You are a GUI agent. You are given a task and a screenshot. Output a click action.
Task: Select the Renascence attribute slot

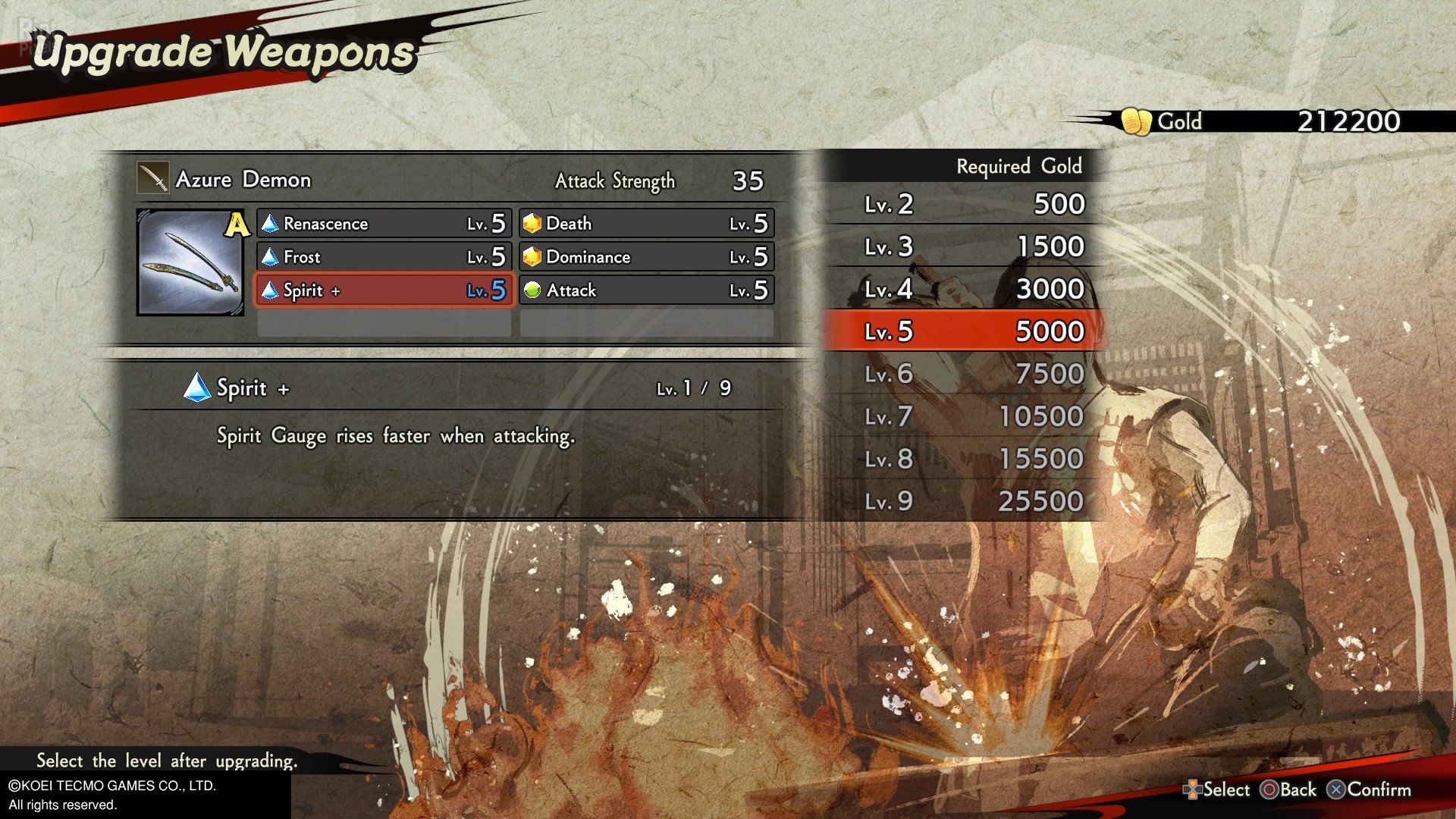coord(384,224)
